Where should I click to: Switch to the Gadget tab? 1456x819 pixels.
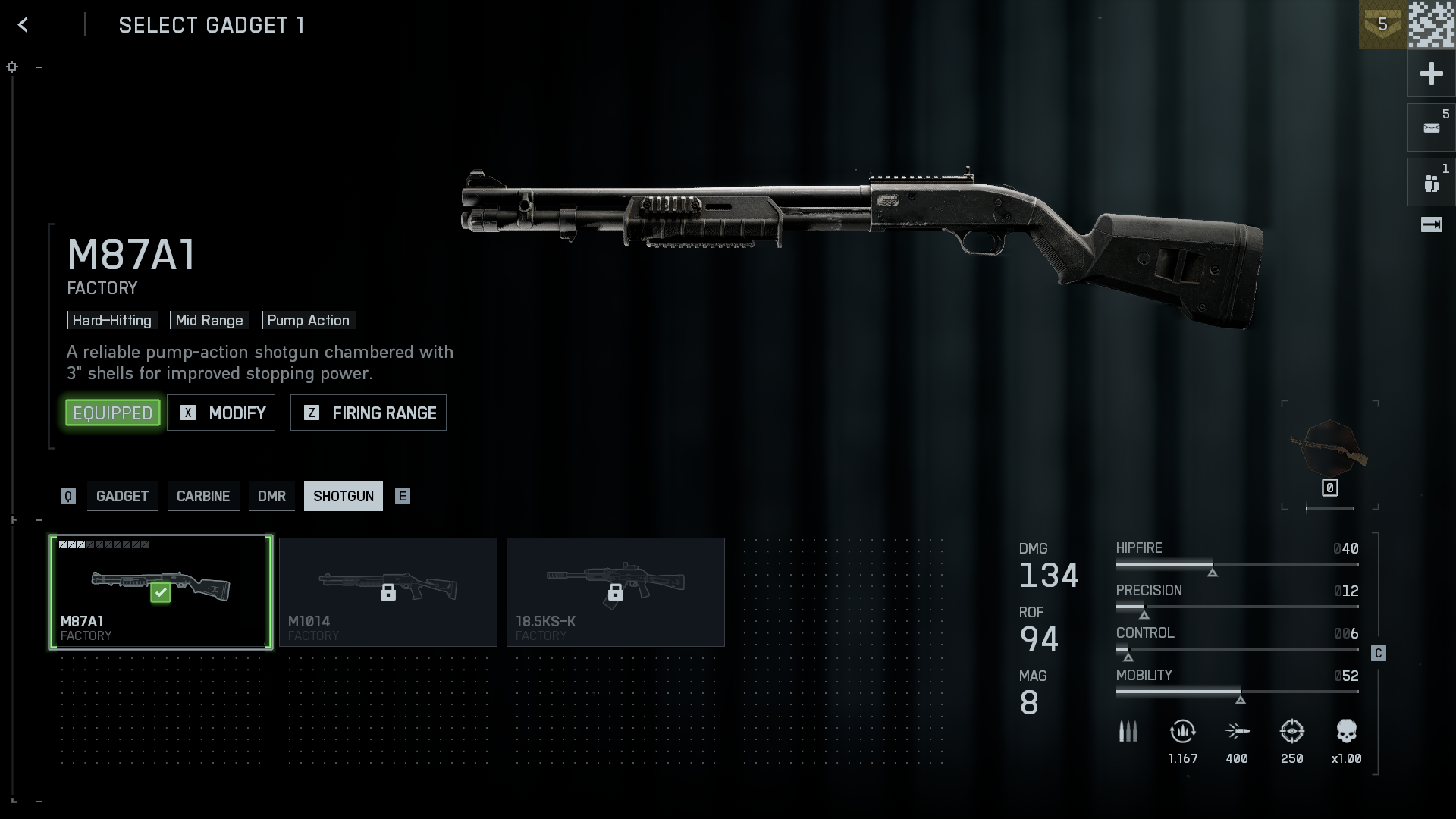122,496
